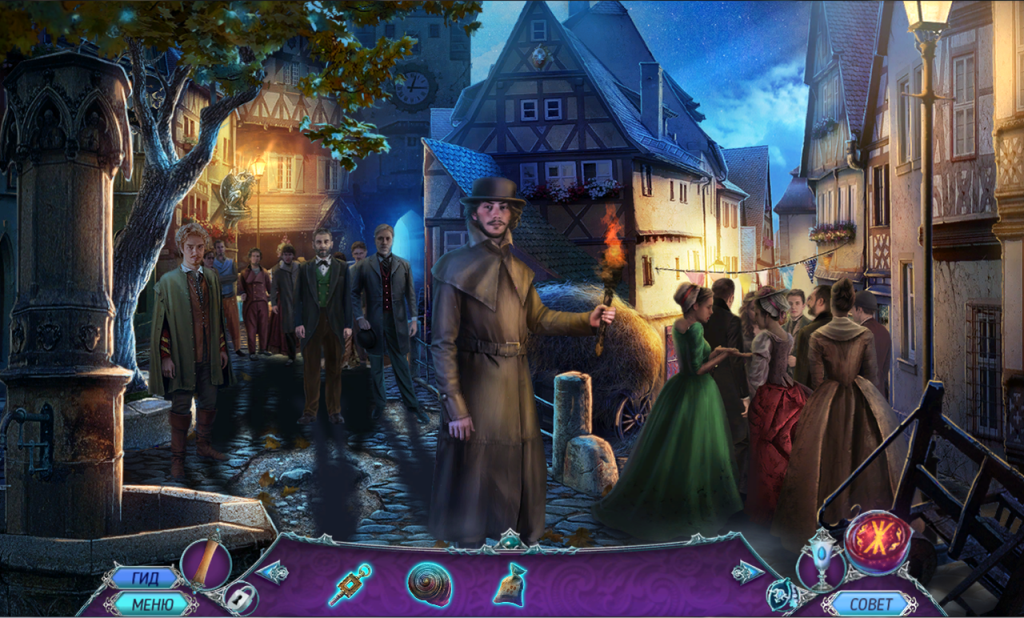This screenshot has height=618, width=1024.
Task: Select the ornate key inventory item
Action: click(351, 585)
